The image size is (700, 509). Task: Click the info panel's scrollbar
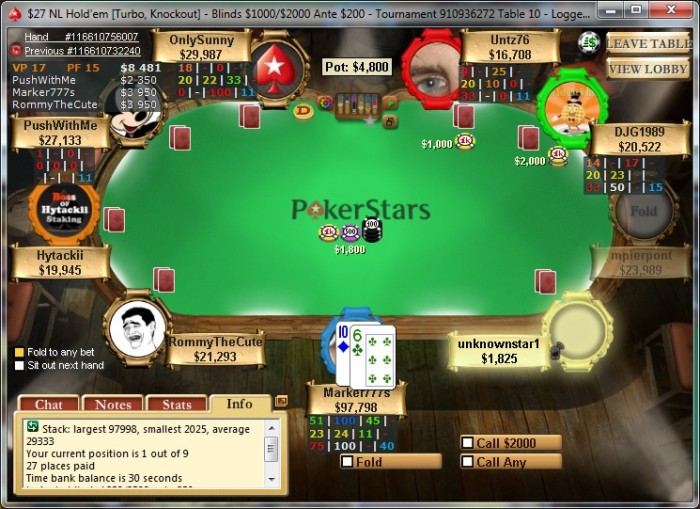271,450
